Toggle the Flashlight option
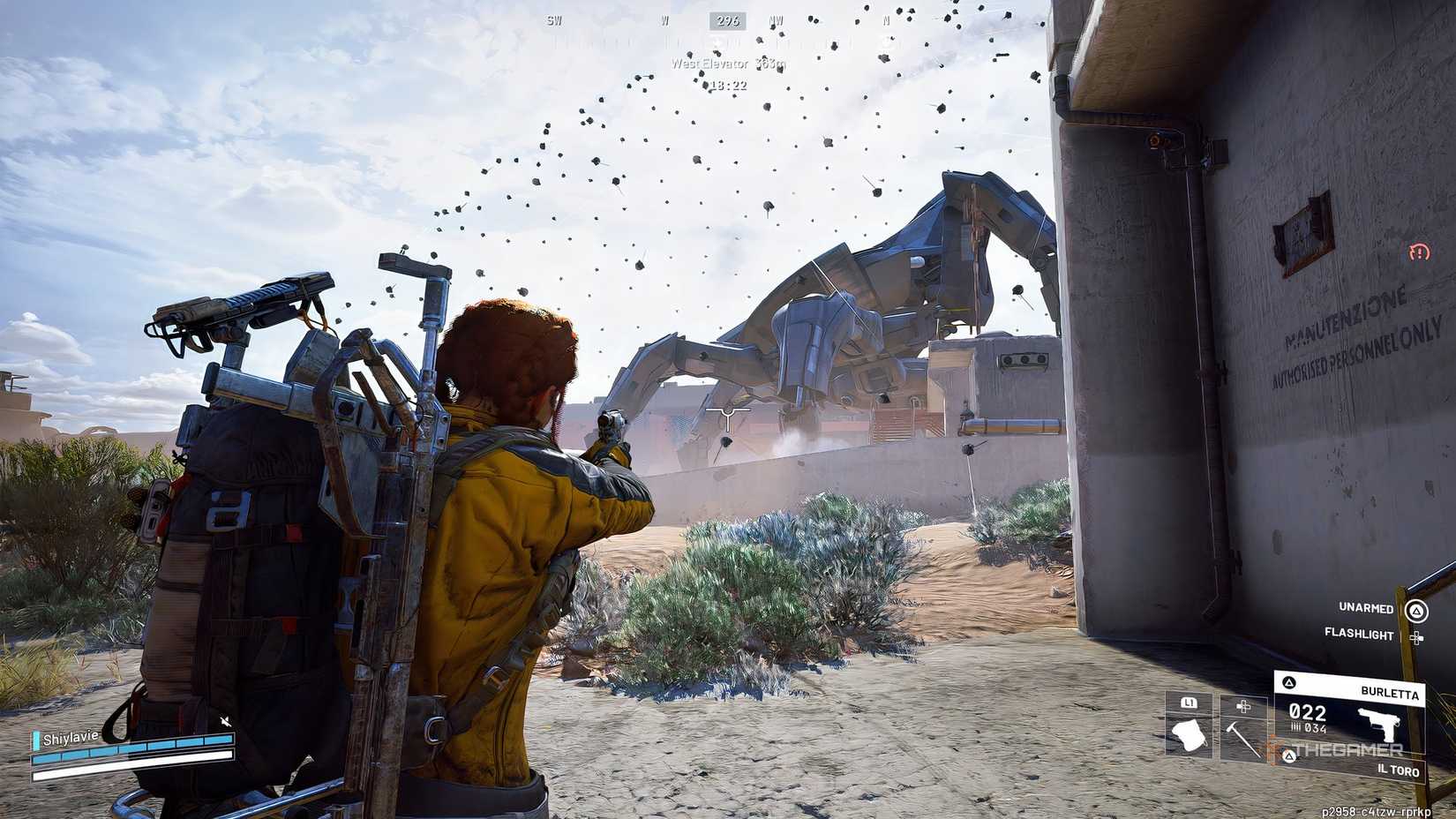Viewport: 1456px width, 819px height. pyautogui.click(x=1359, y=635)
